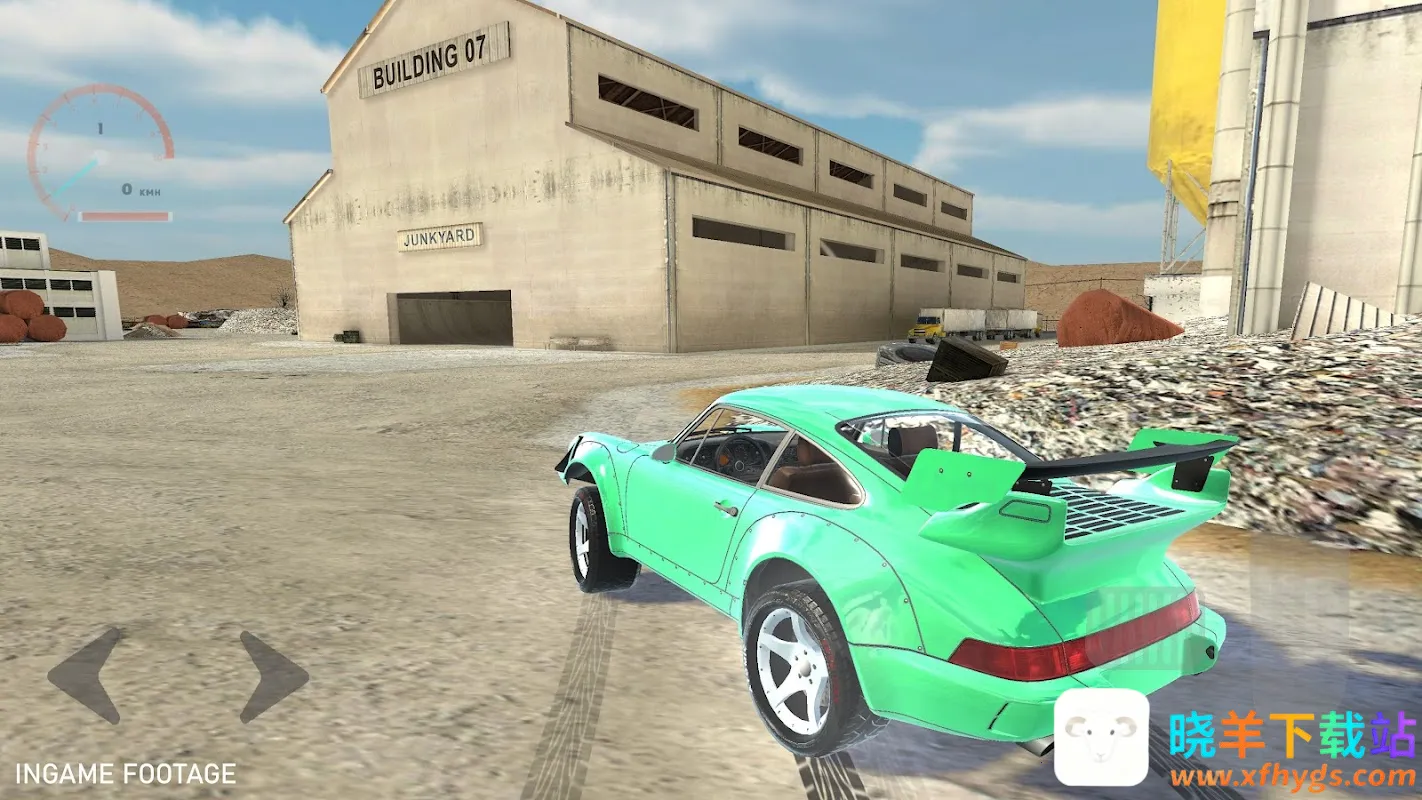Image resolution: width=1422 pixels, height=800 pixels.
Task: Tap the tall translucent gas pedal
Action: [x=1300, y=620]
